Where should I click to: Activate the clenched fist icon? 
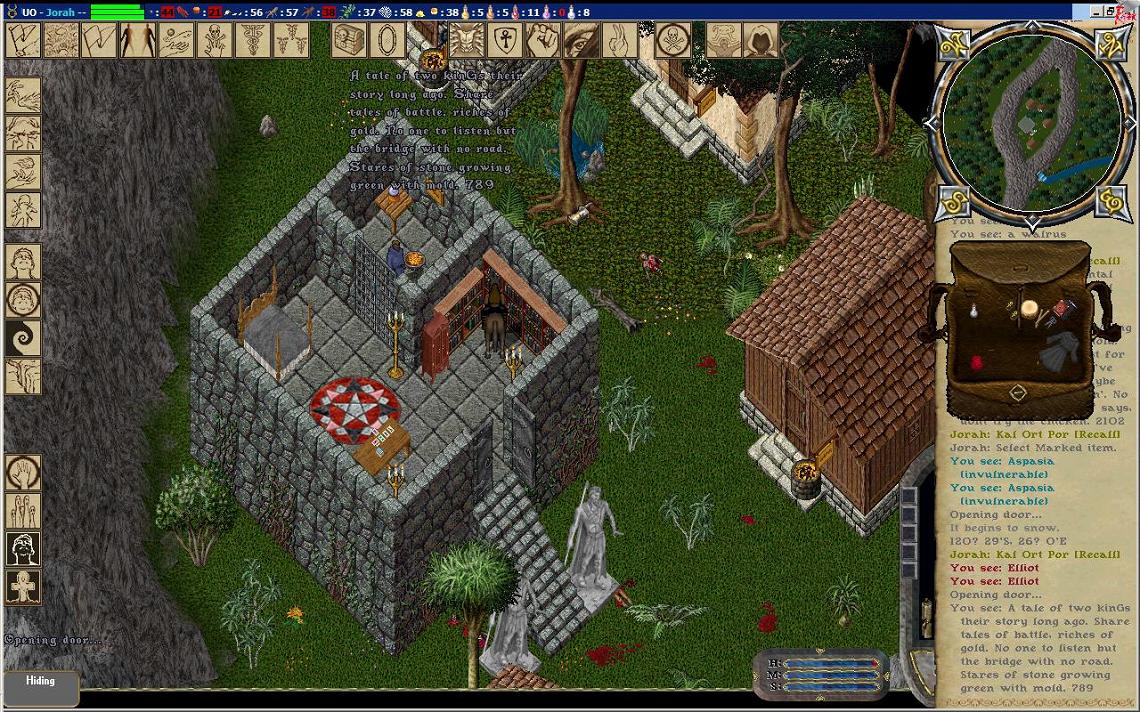tap(541, 40)
